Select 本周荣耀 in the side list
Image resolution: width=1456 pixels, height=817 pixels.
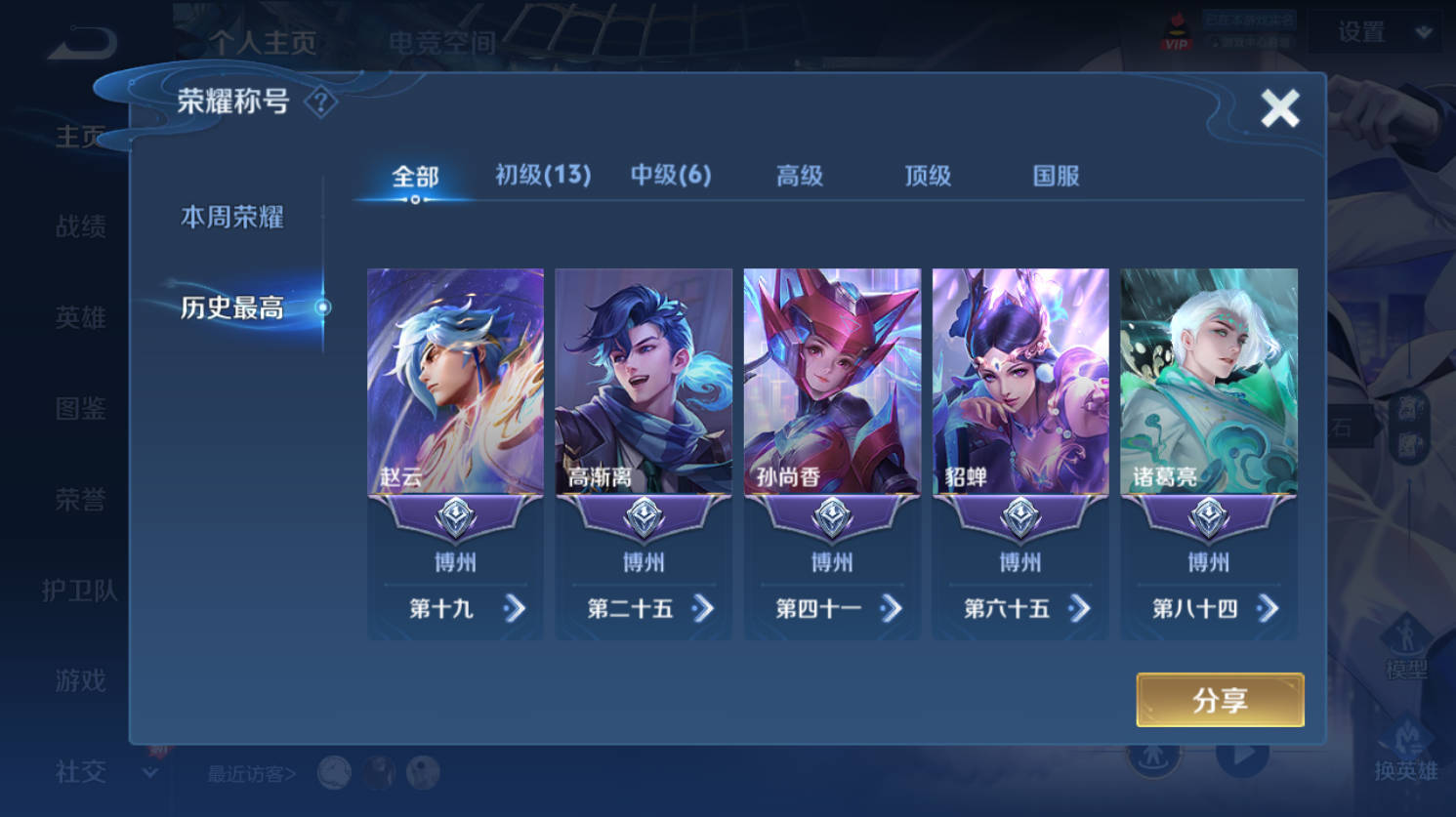(232, 217)
